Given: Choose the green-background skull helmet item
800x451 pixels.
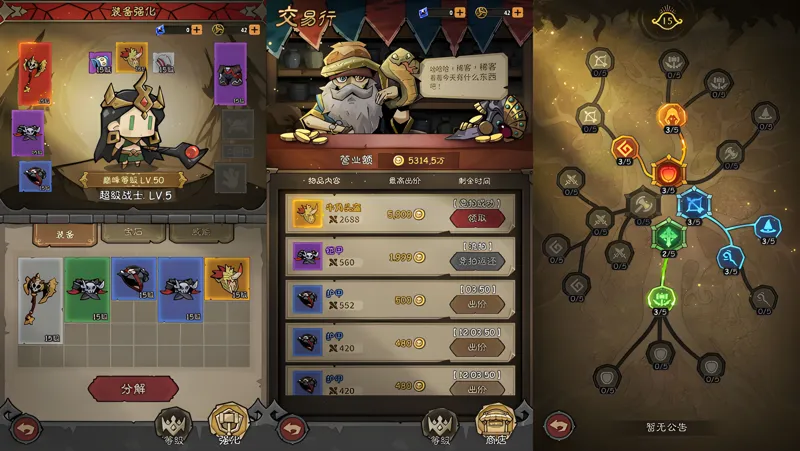Looking at the screenshot, I should click(87, 289).
